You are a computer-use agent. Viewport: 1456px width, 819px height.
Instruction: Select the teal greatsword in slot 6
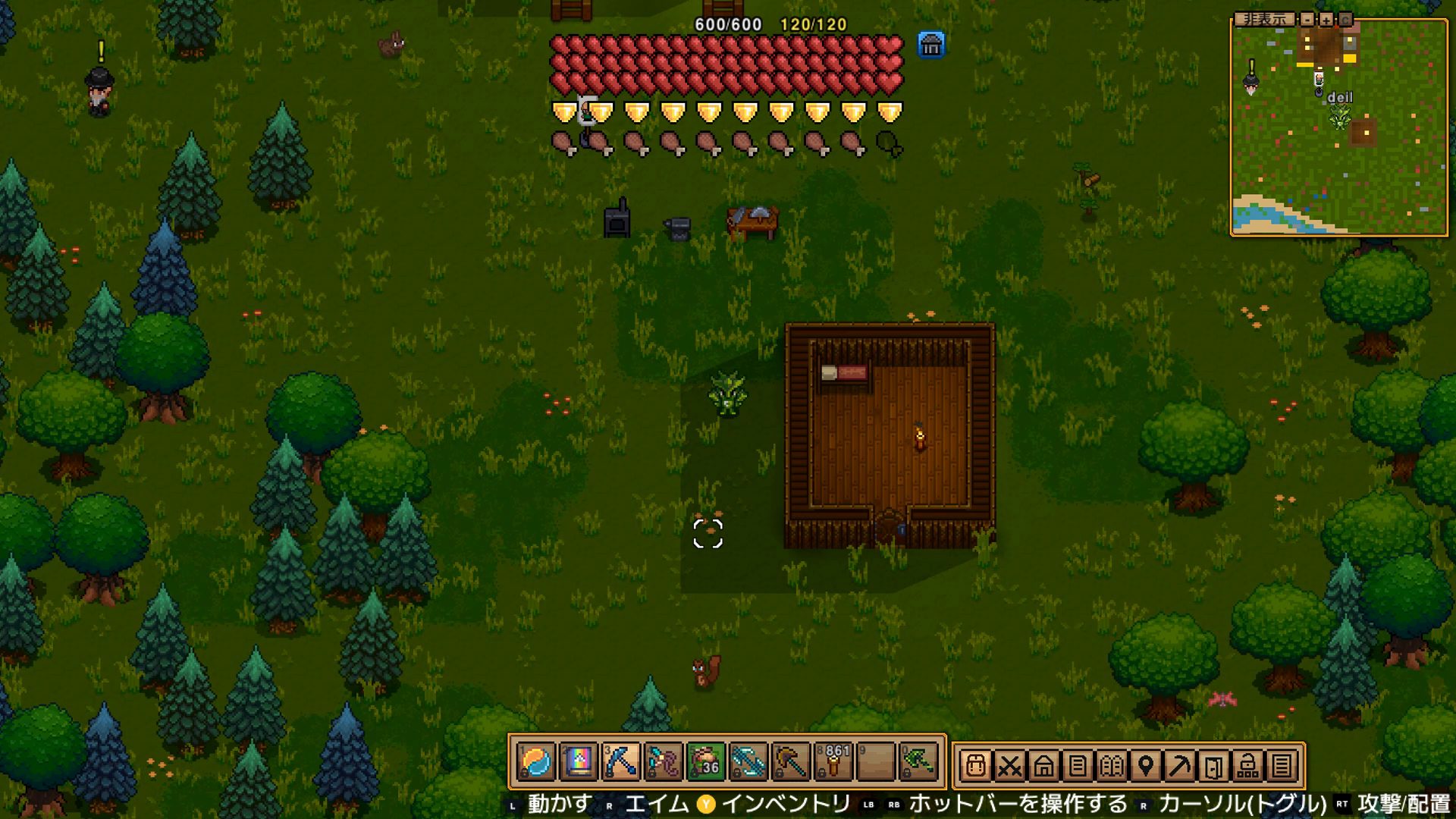(748, 762)
